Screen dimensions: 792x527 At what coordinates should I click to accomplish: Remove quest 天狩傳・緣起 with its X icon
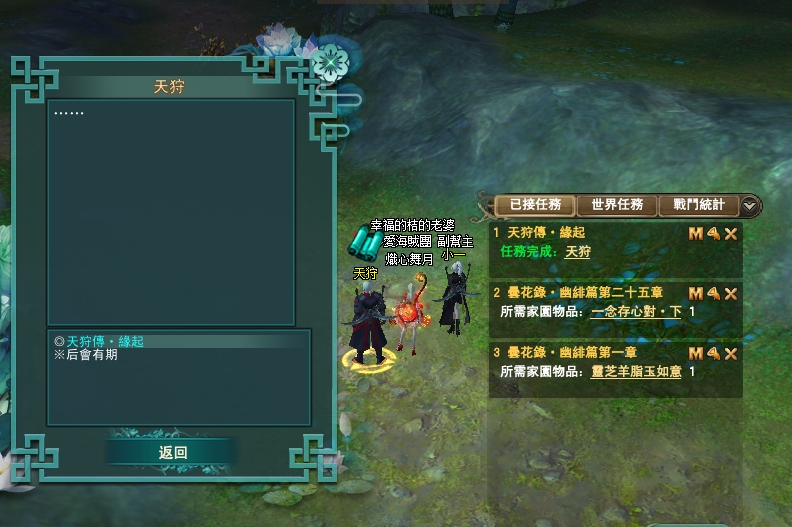pos(731,233)
